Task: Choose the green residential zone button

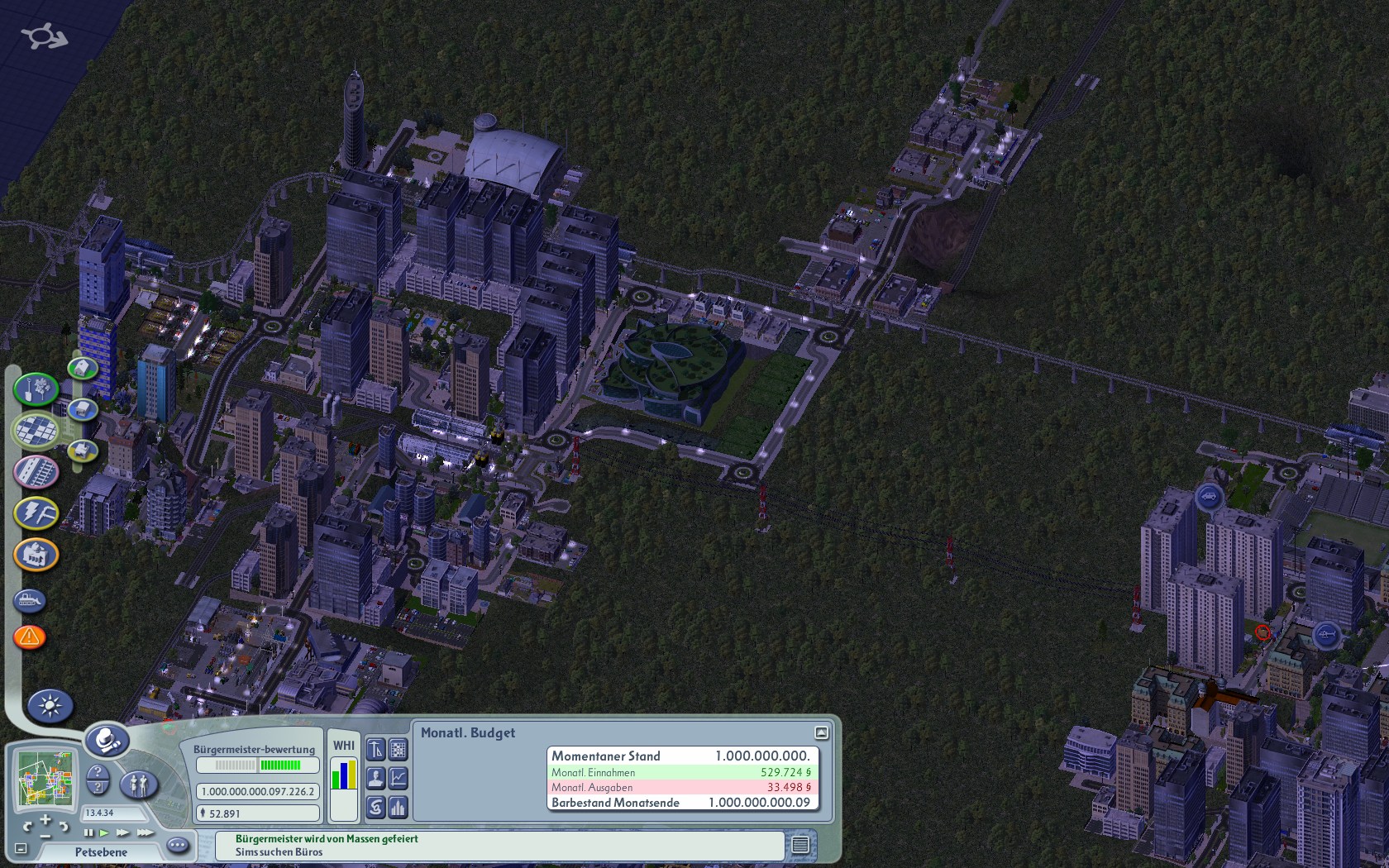Action: point(82,367)
